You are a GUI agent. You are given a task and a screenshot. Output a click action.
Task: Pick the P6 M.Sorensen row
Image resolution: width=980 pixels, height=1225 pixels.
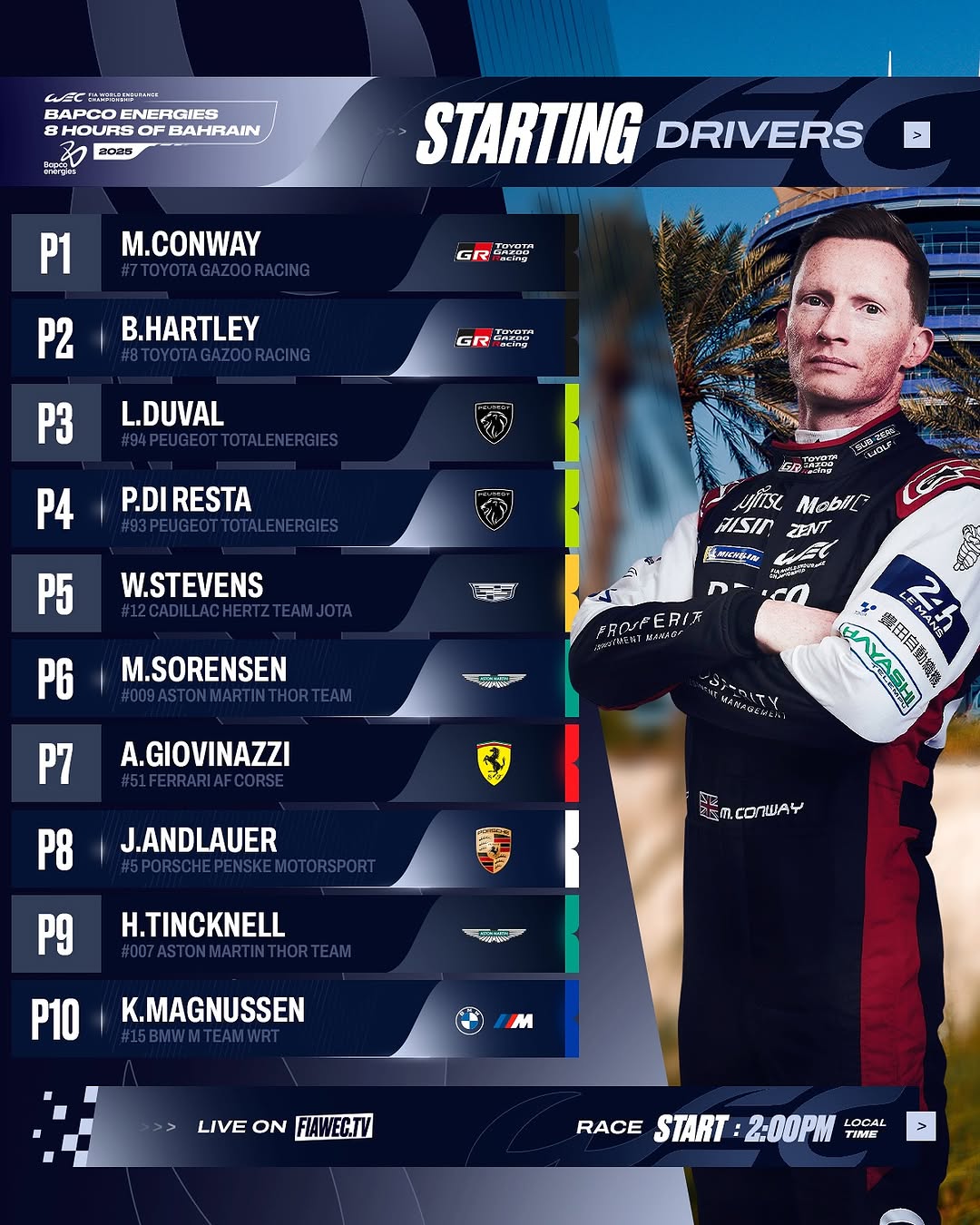coord(294,680)
